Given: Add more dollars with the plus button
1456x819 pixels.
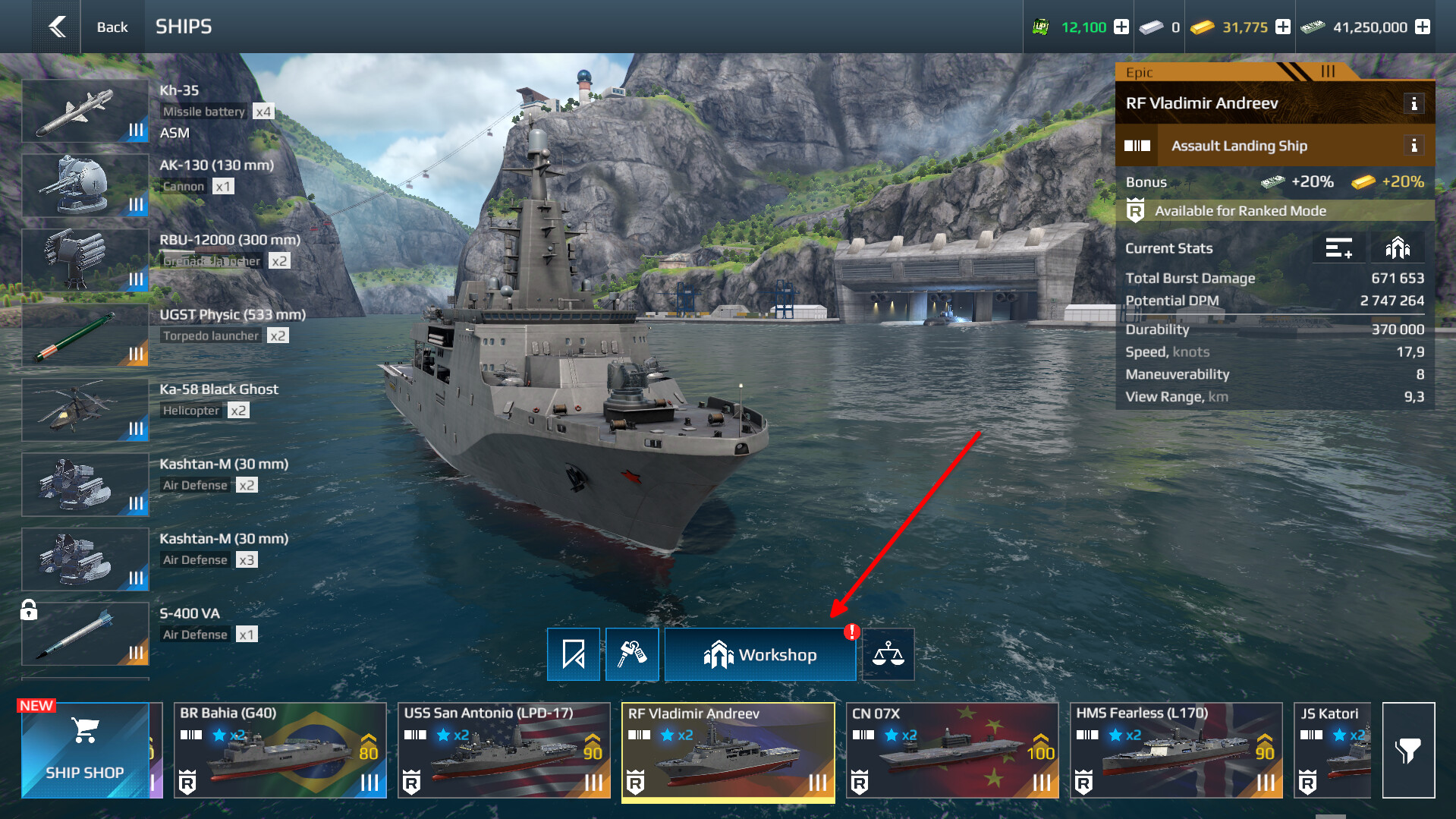Looking at the screenshot, I should pyautogui.click(x=1423, y=27).
